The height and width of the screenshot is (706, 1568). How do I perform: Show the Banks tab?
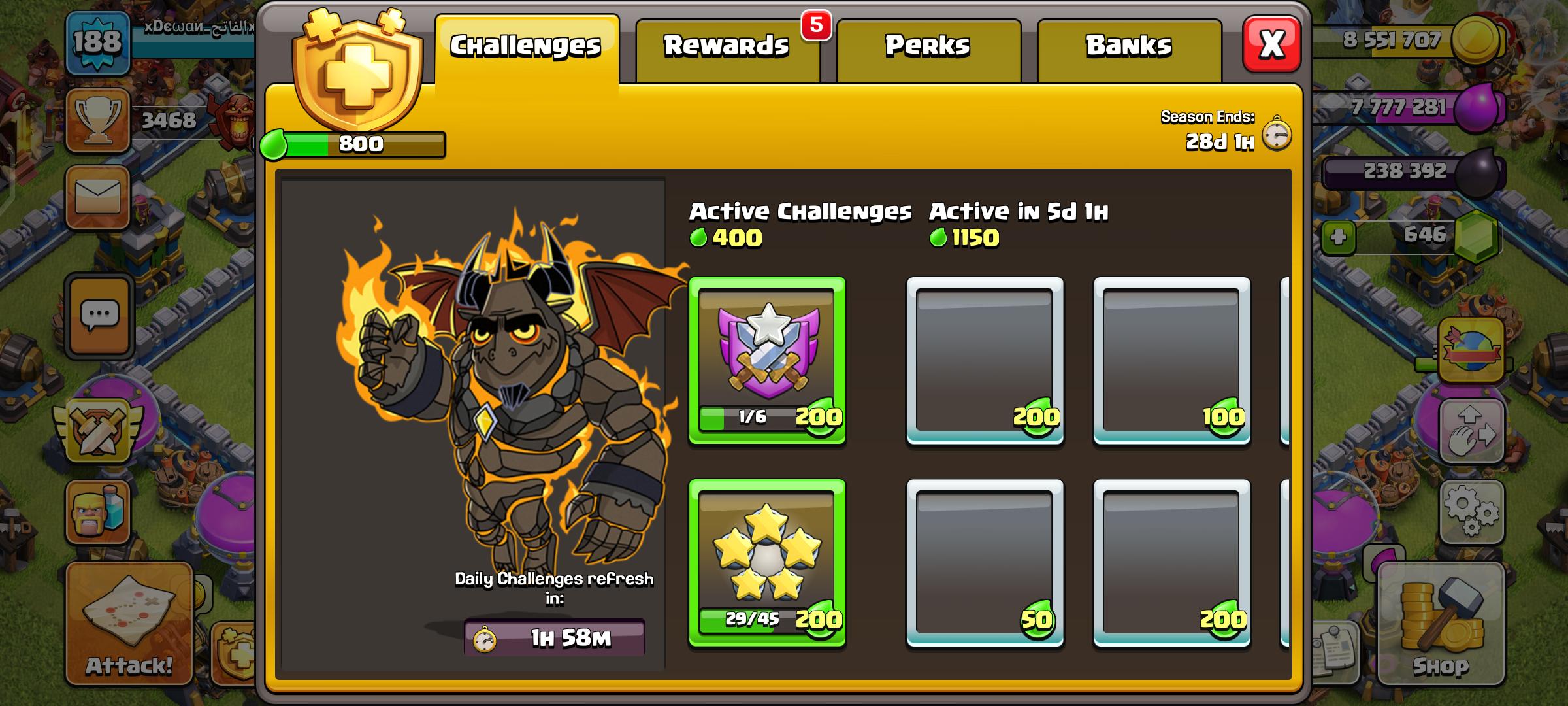click(1129, 47)
